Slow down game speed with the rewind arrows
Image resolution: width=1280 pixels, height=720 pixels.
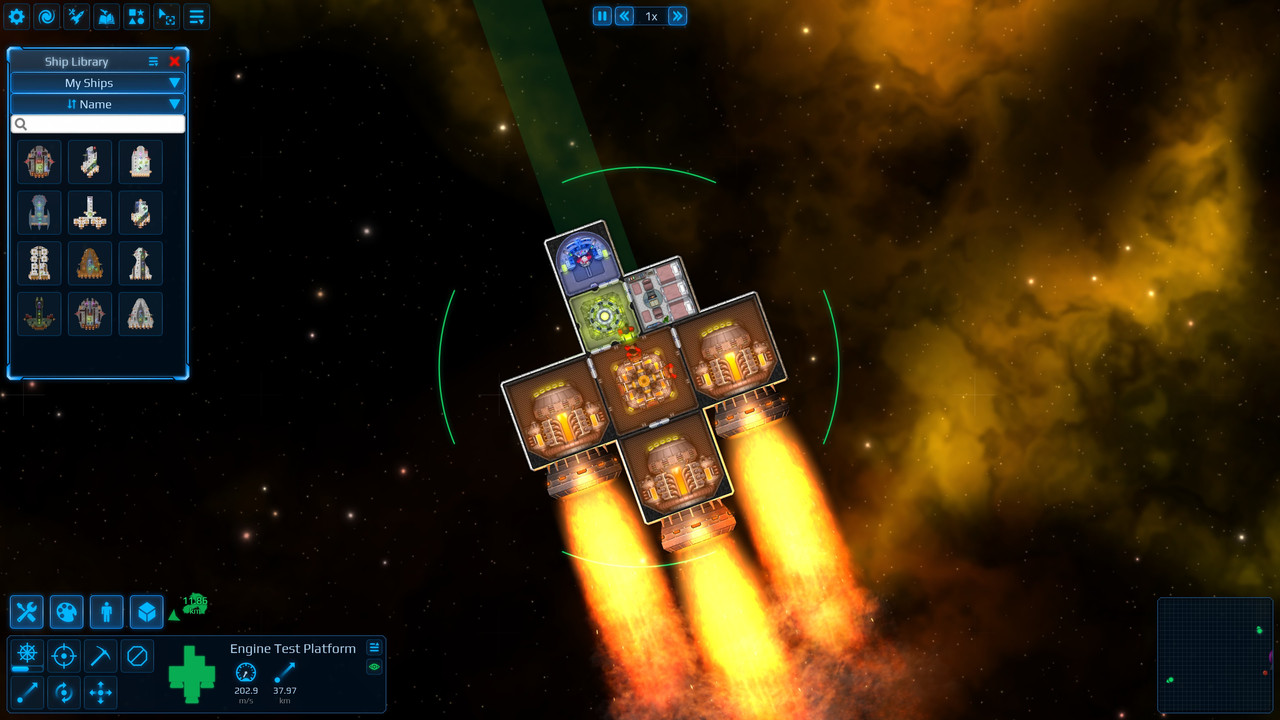point(625,16)
